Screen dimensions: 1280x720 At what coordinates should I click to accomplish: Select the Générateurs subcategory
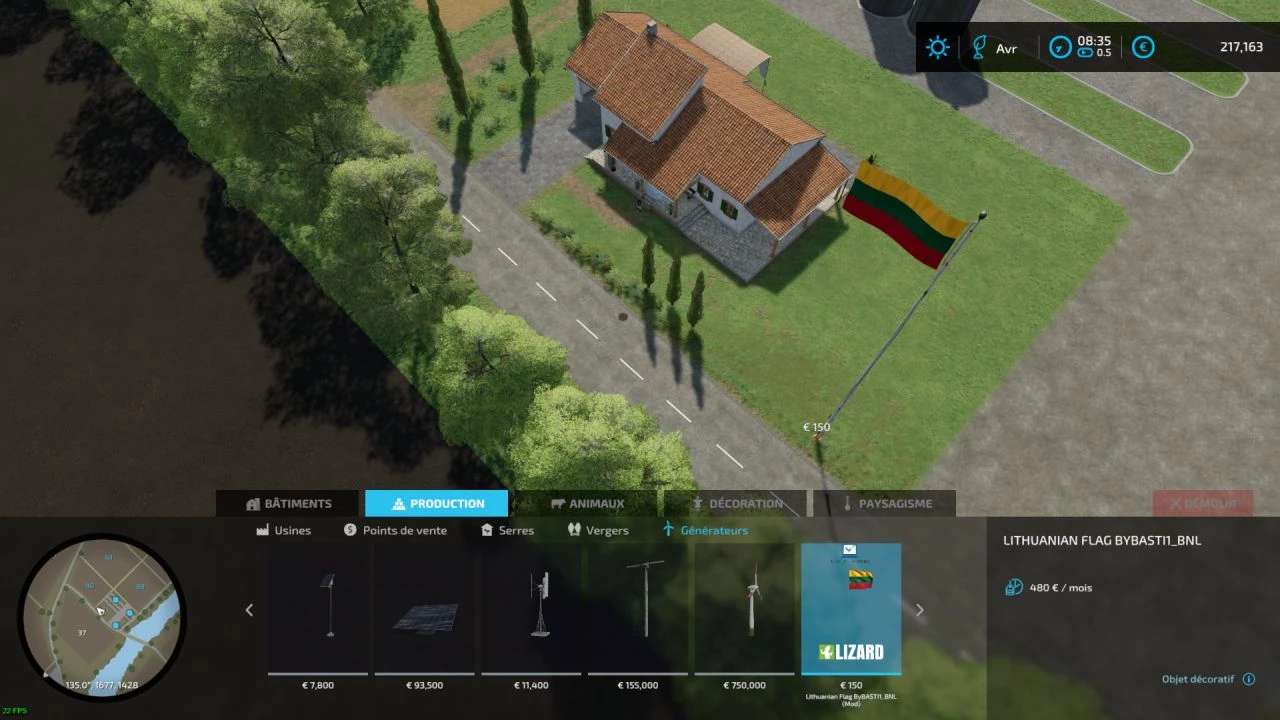pos(705,531)
